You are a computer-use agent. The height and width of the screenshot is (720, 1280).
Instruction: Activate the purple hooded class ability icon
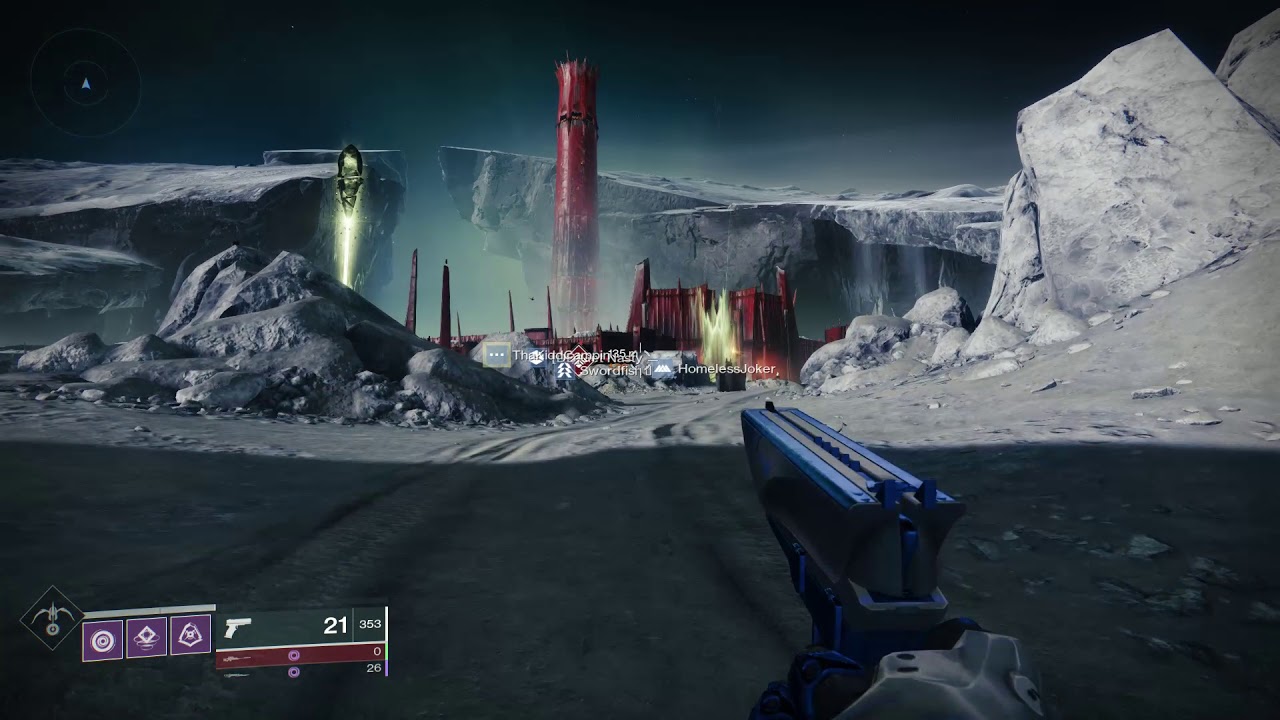coord(190,634)
